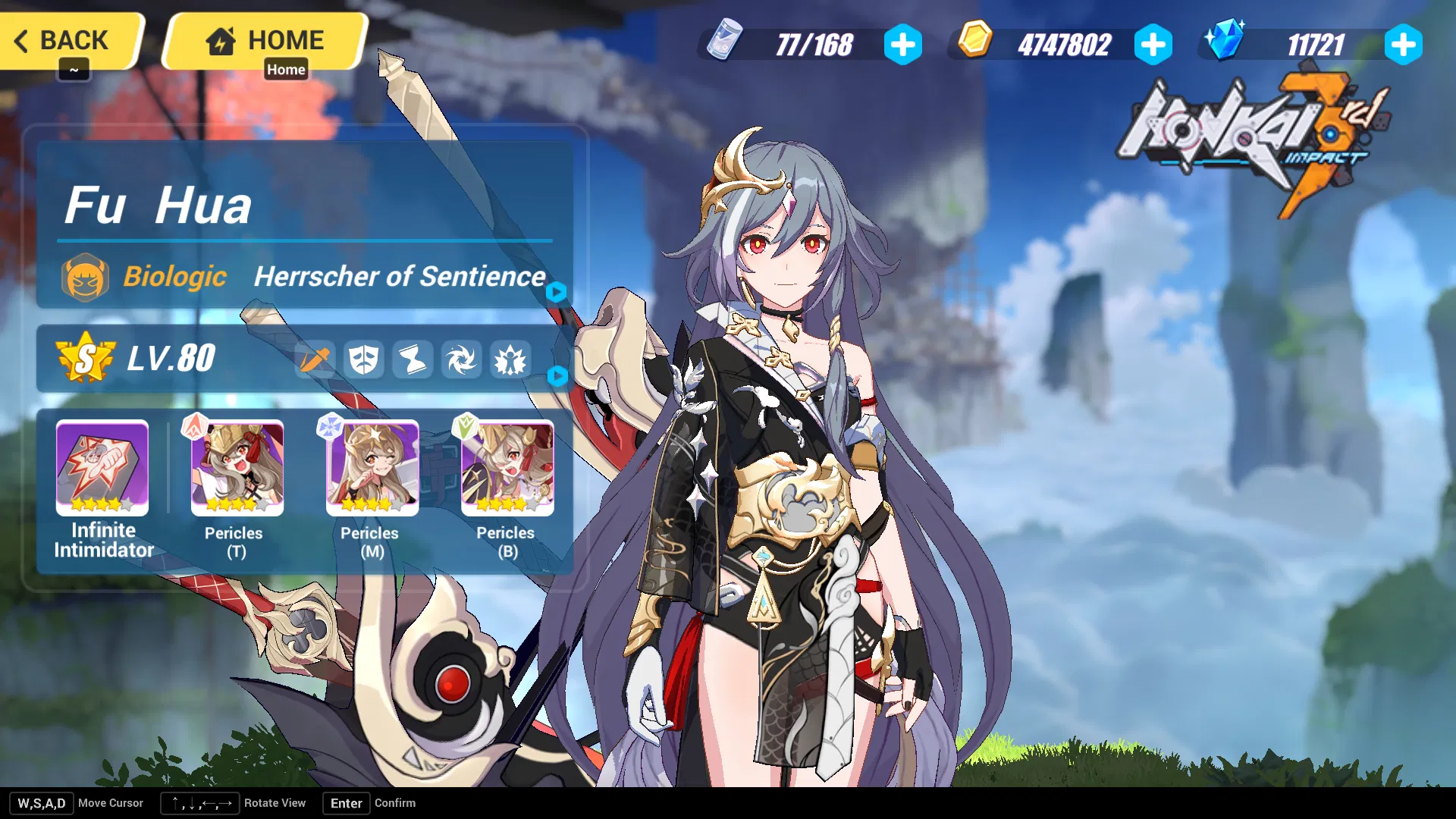The height and width of the screenshot is (819, 1456).
Task: Open stamina refill with plus button
Action: (902, 45)
